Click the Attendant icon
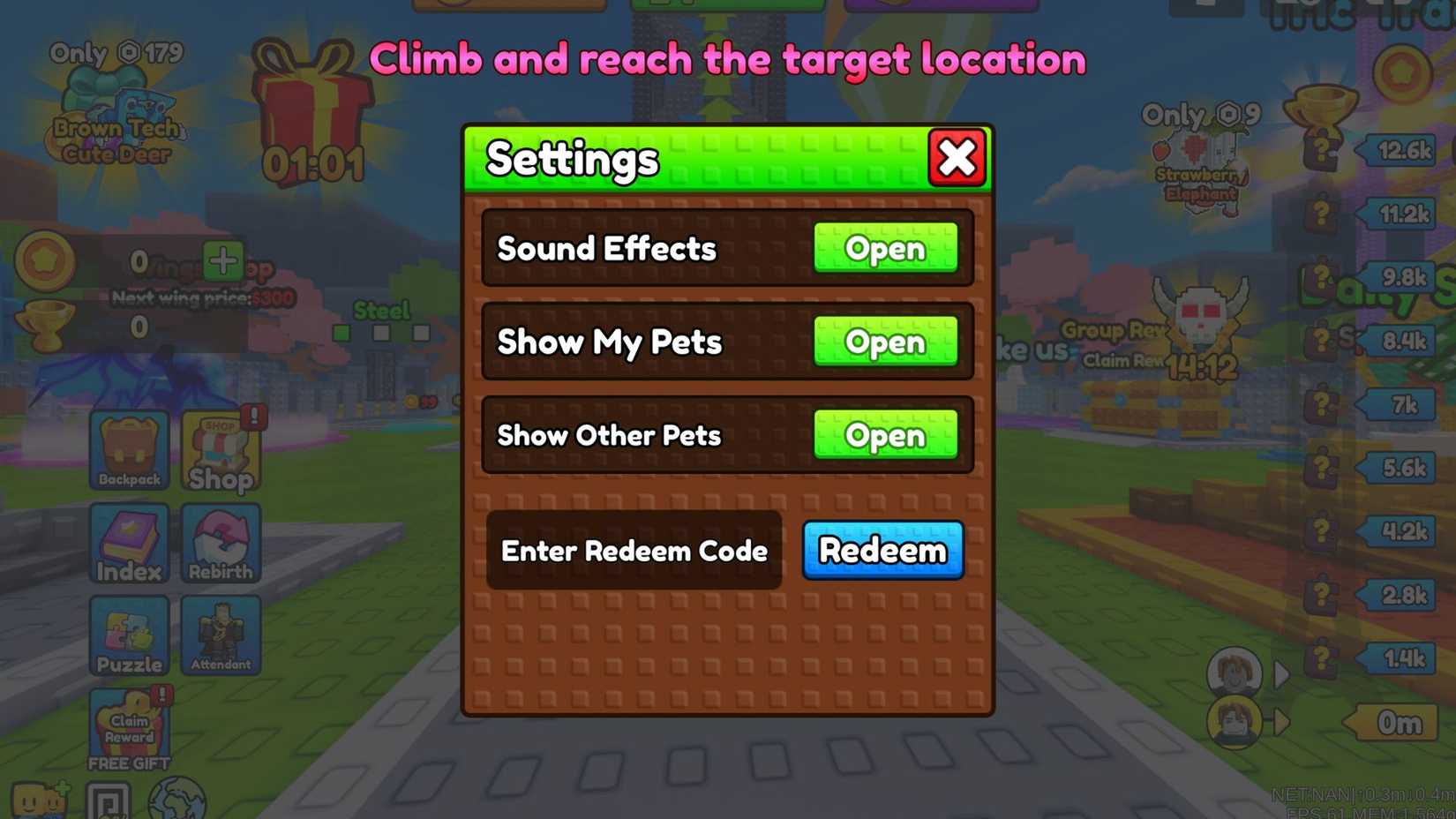The image size is (1456, 819). (221, 634)
